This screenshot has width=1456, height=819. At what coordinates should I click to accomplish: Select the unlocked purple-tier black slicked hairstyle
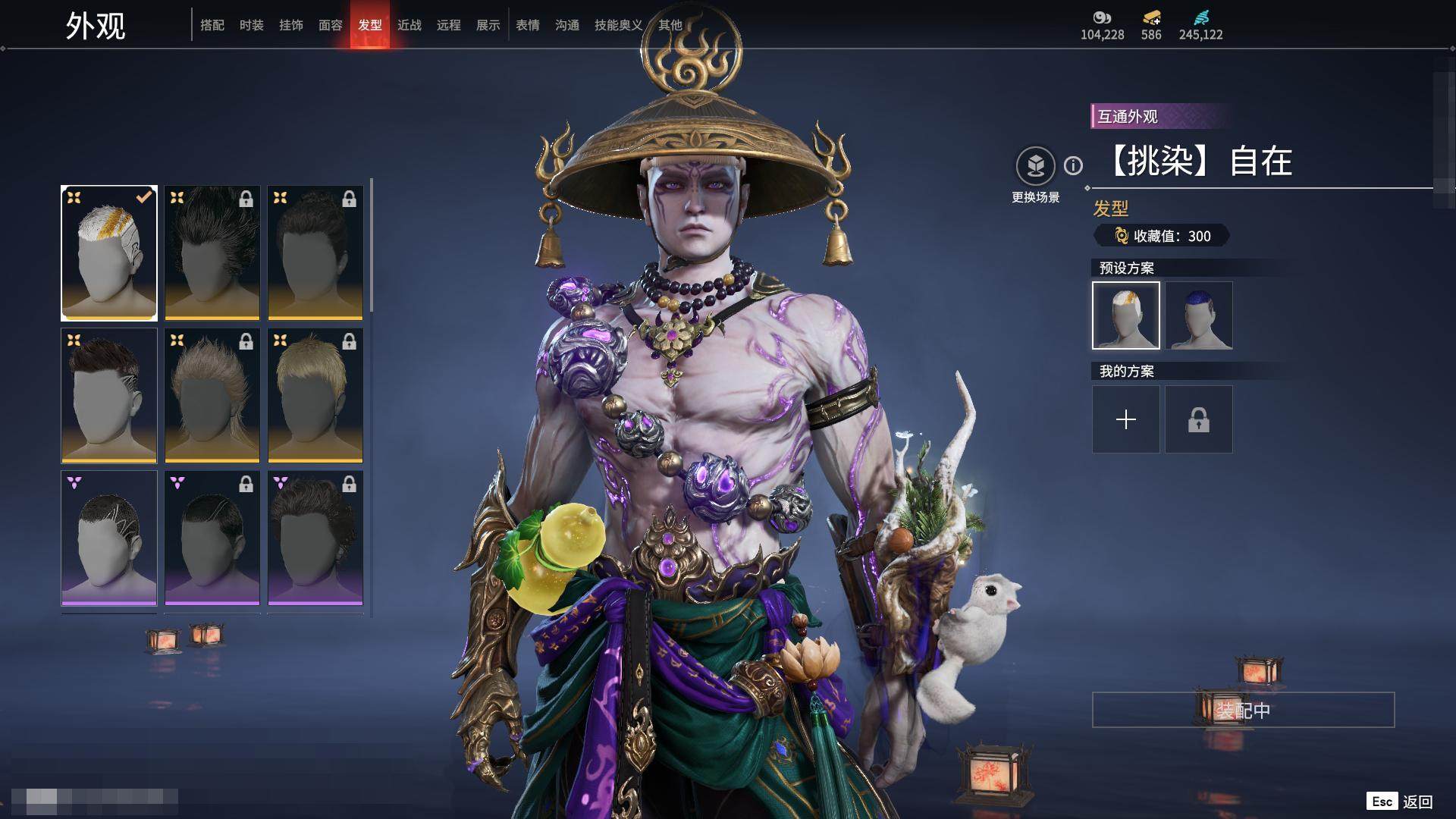[109, 538]
